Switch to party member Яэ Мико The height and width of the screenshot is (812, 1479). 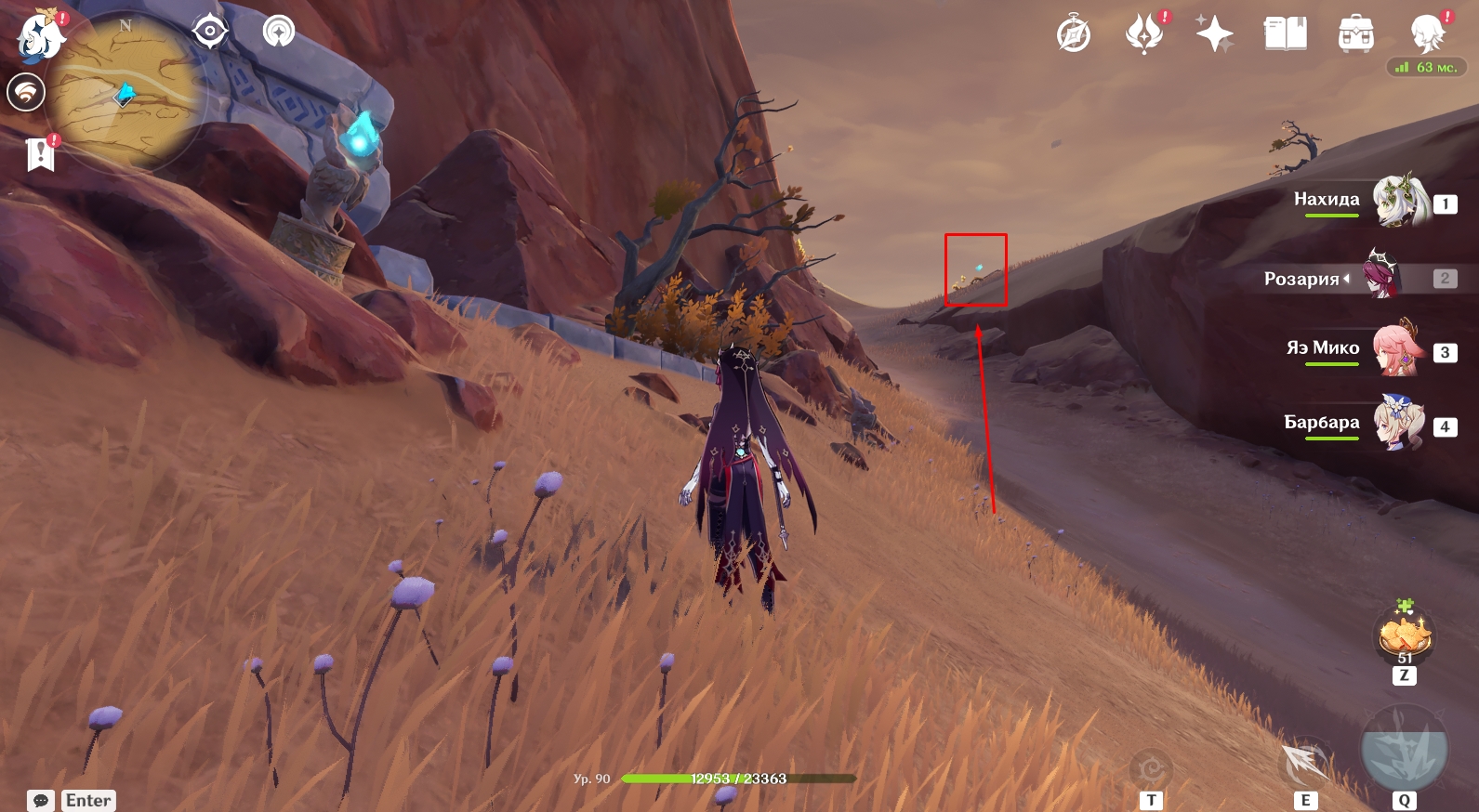point(1399,349)
